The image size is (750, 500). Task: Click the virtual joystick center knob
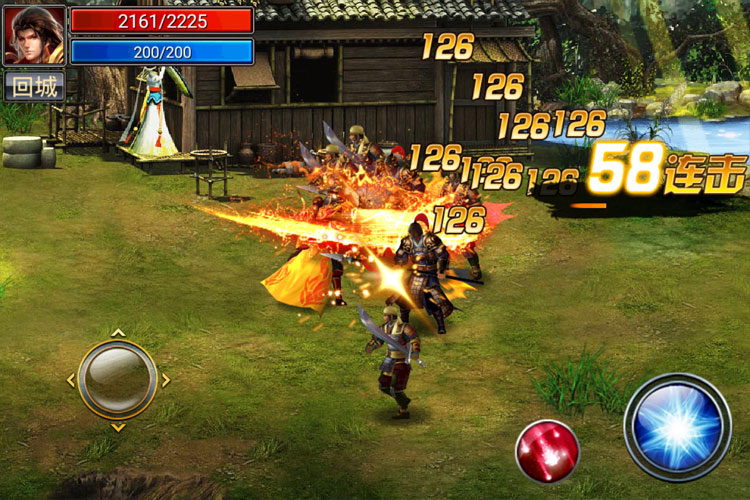coord(117,379)
